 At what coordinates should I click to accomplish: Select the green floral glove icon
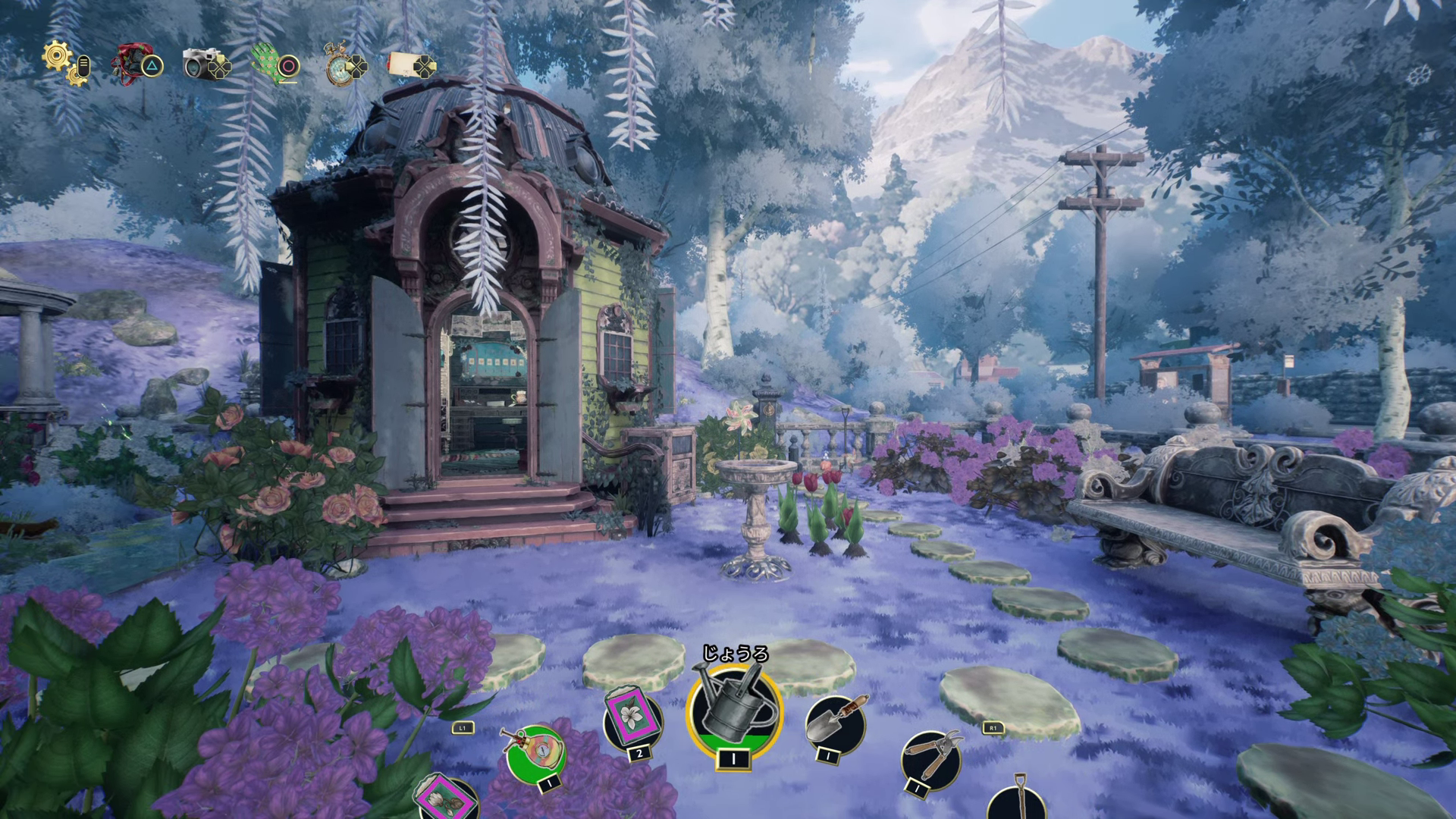tap(269, 63)
